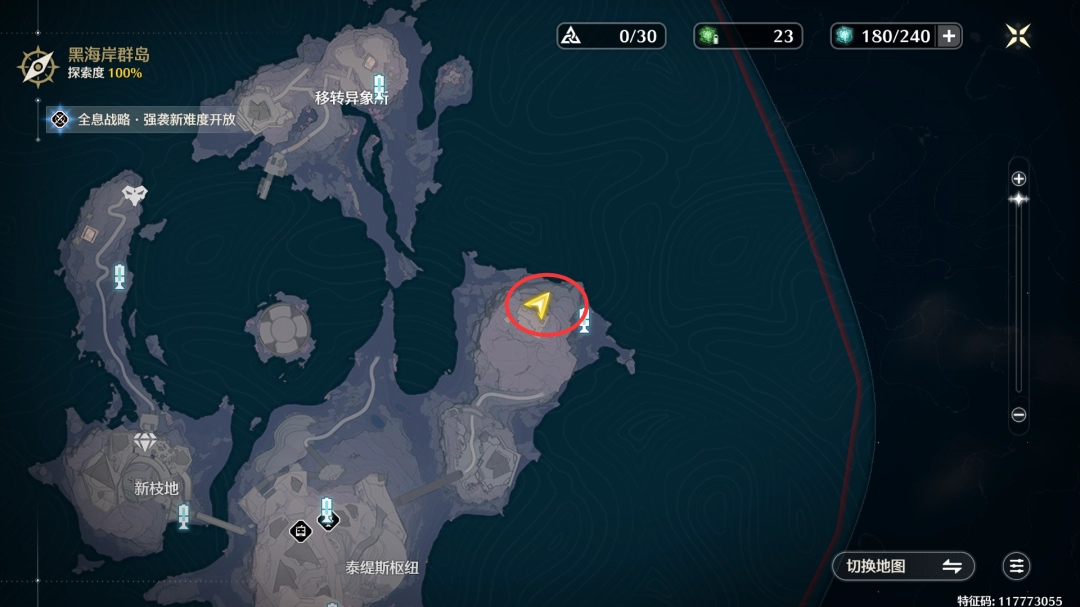Zoom in using the map's plus button

1019,179
